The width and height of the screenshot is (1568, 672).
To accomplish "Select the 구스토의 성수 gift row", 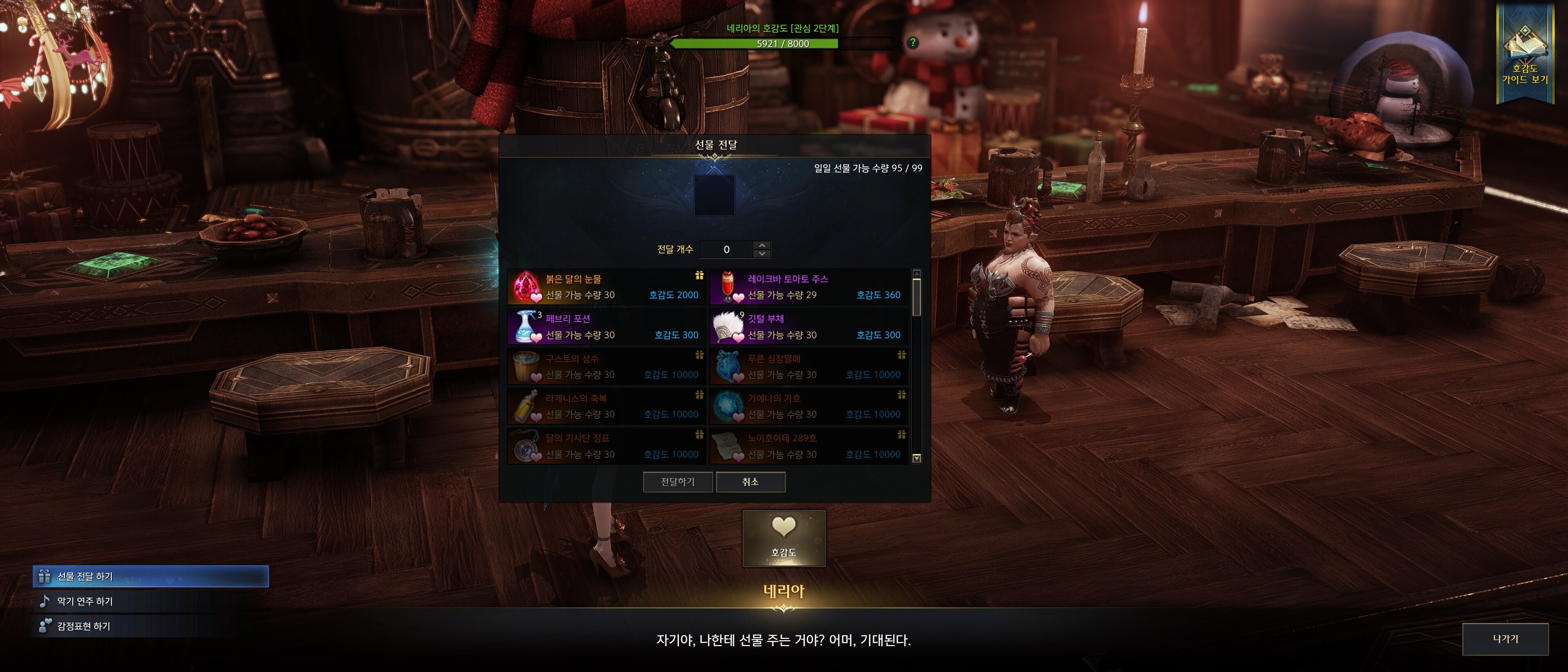I will tap(606, 366).
